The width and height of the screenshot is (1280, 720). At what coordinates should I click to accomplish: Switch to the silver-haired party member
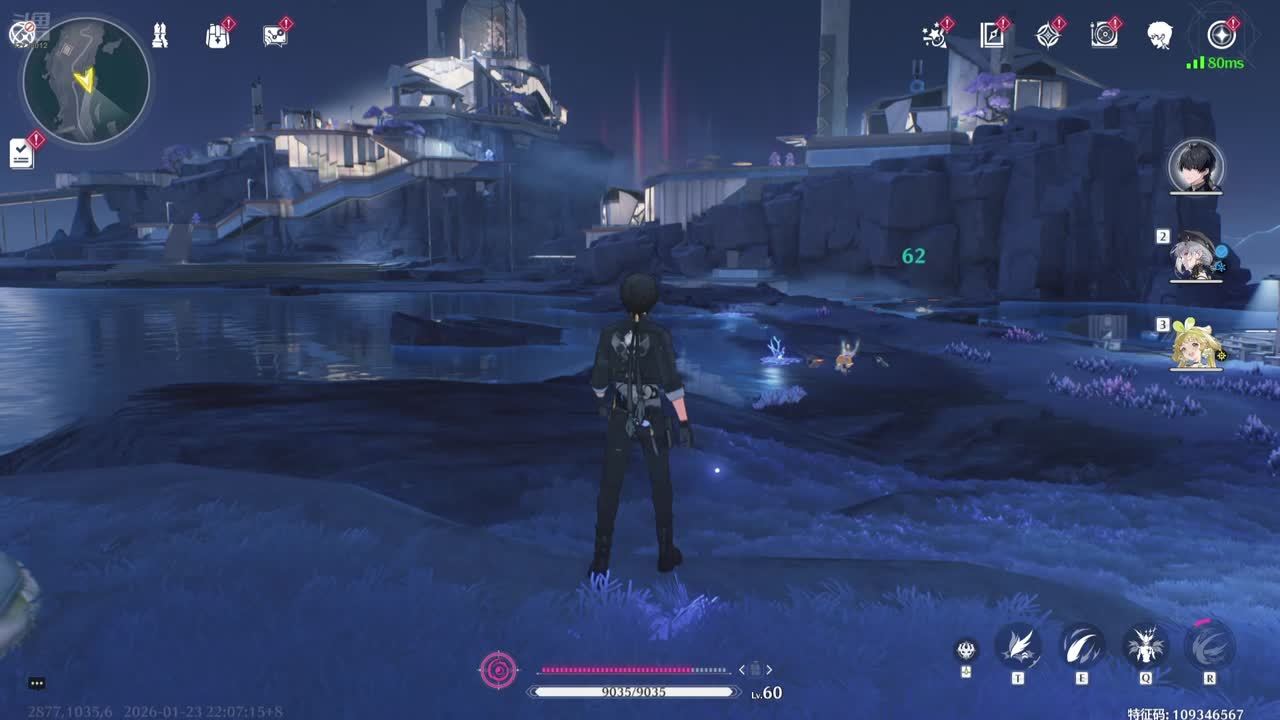pos(1196,256)
